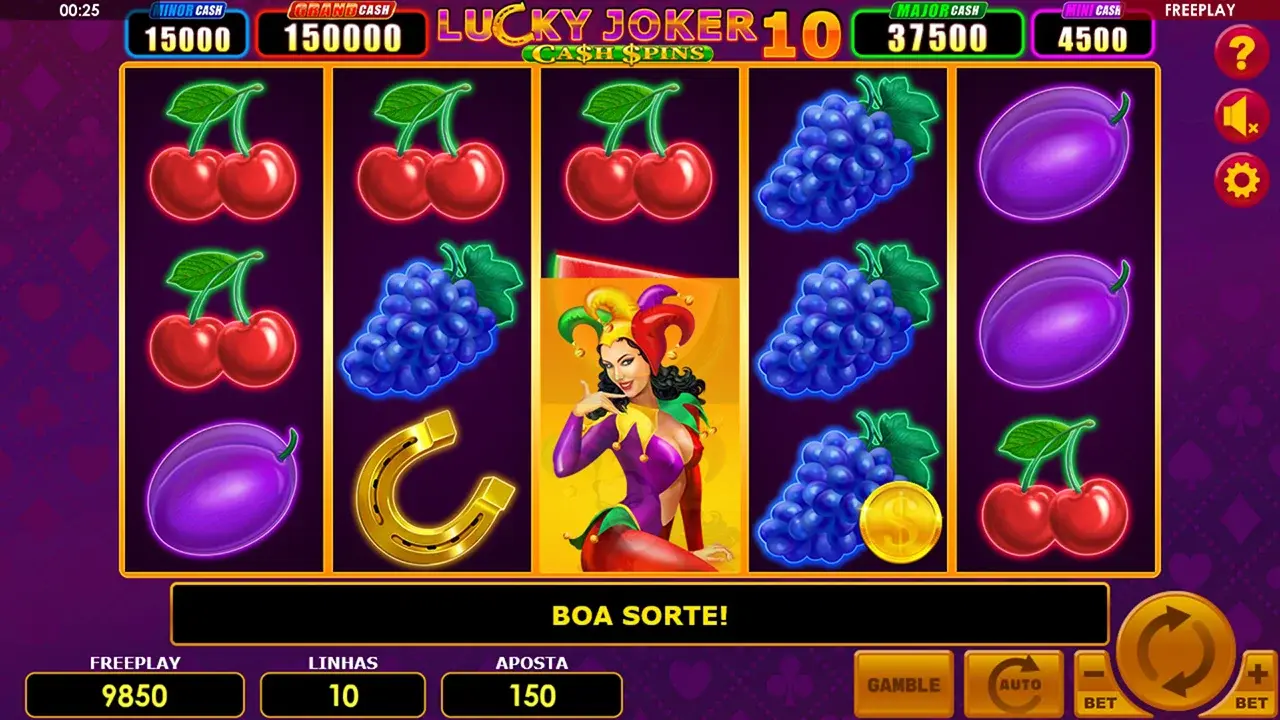The image size is (1280, 720).
Task: Open the Gamble feature
Action: tap(903, 685)
